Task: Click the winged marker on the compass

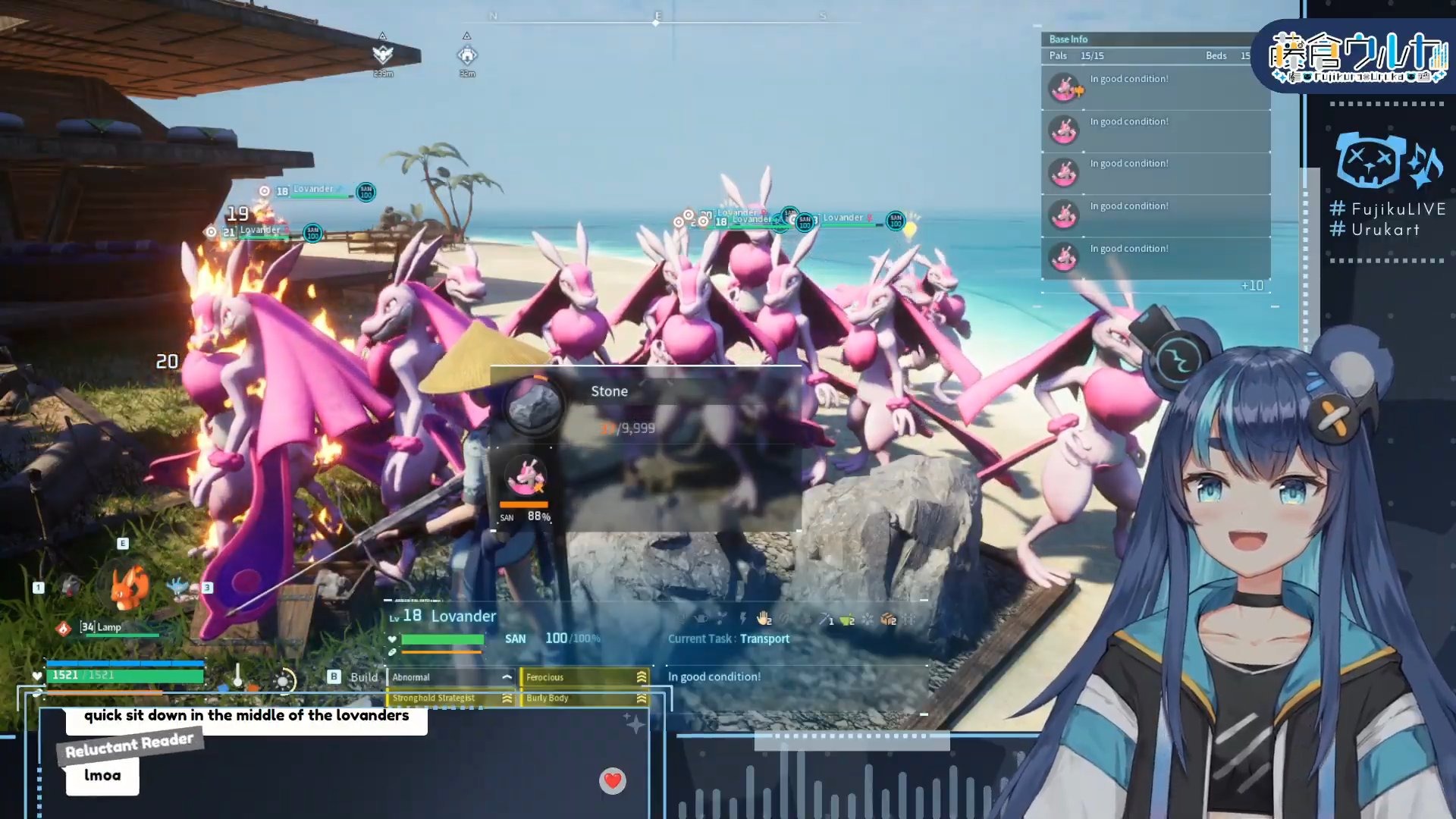Action: [x=383, y=54]
